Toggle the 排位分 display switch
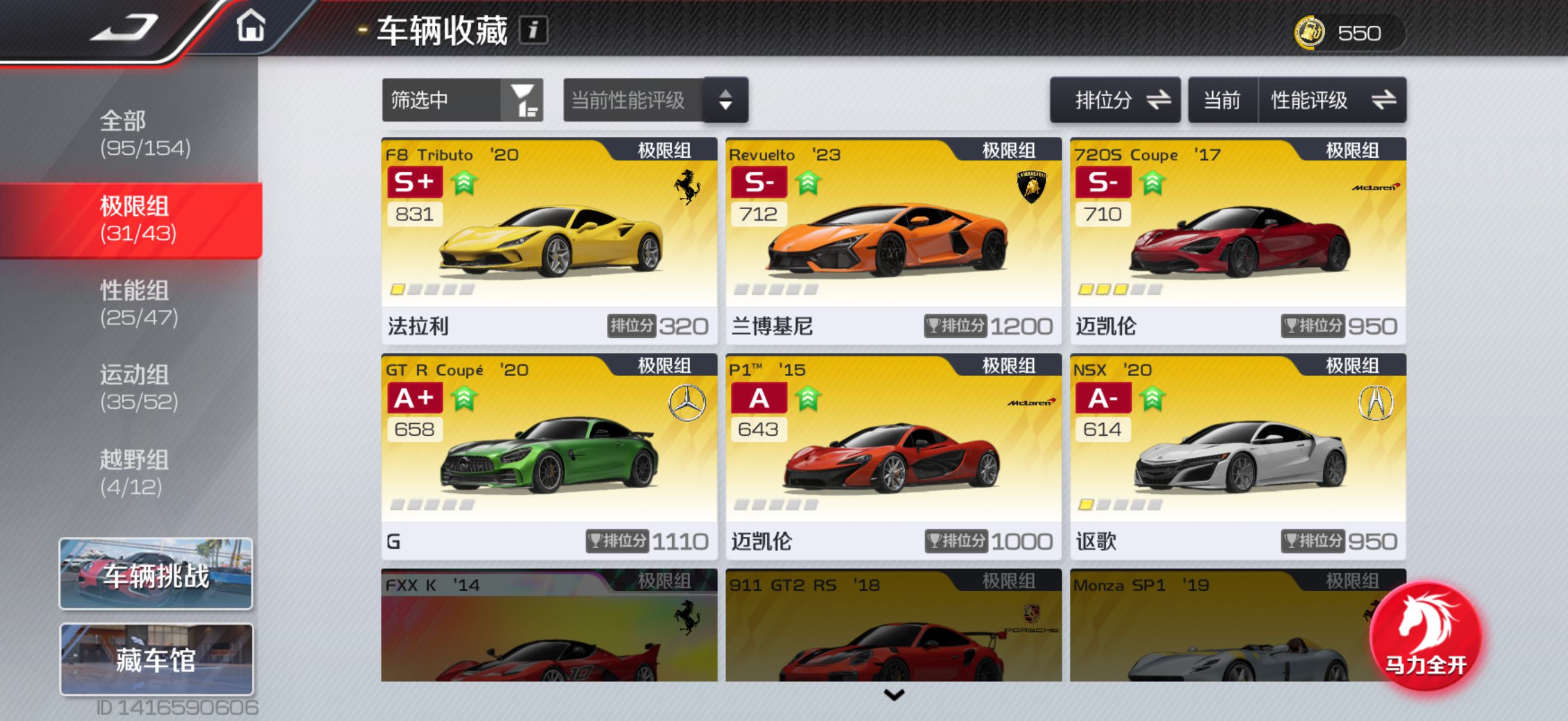This screenshot has width=1568, height=721. point(1115,100)
